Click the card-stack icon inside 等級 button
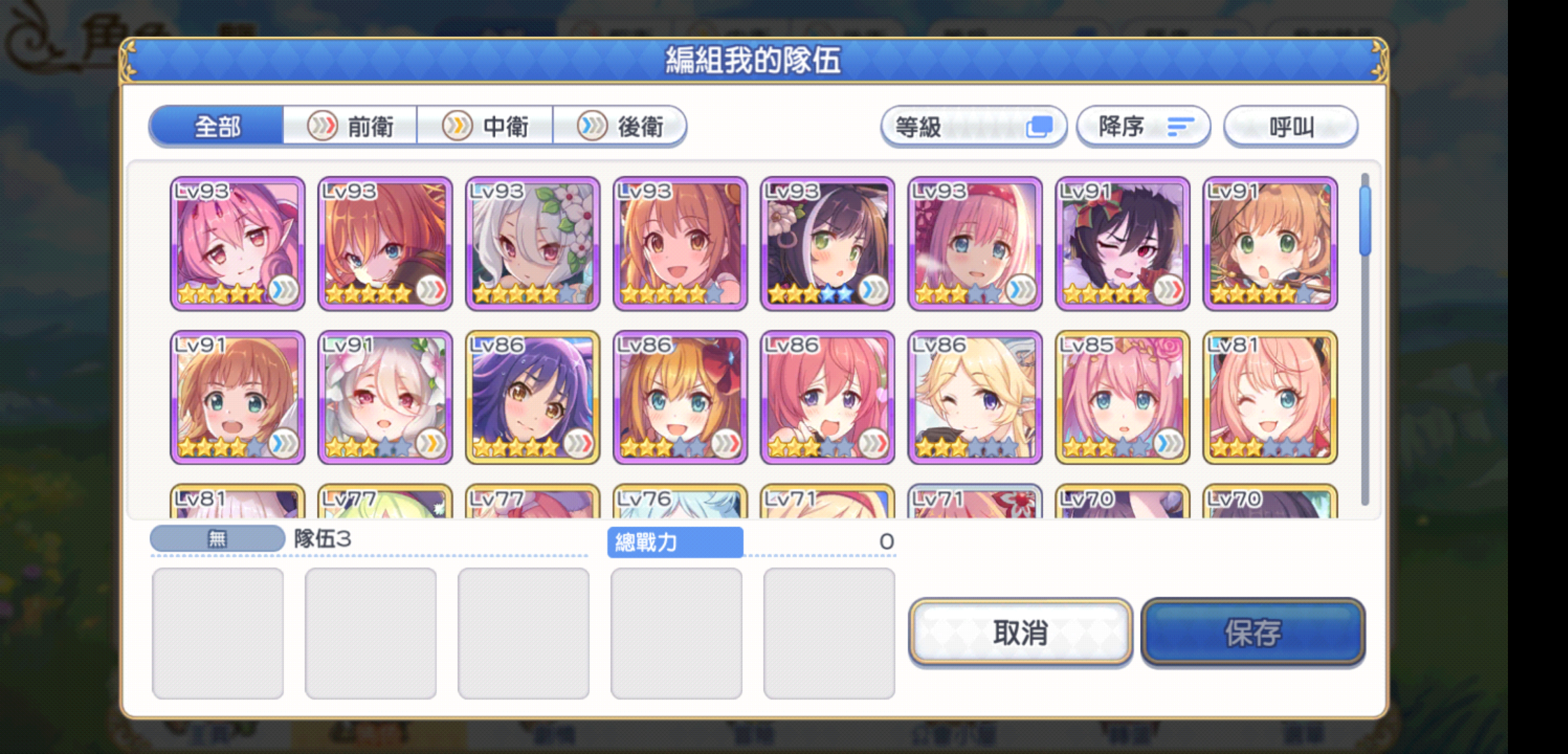This screenshot has width=1568, height=754. [x=1041, y=124]
